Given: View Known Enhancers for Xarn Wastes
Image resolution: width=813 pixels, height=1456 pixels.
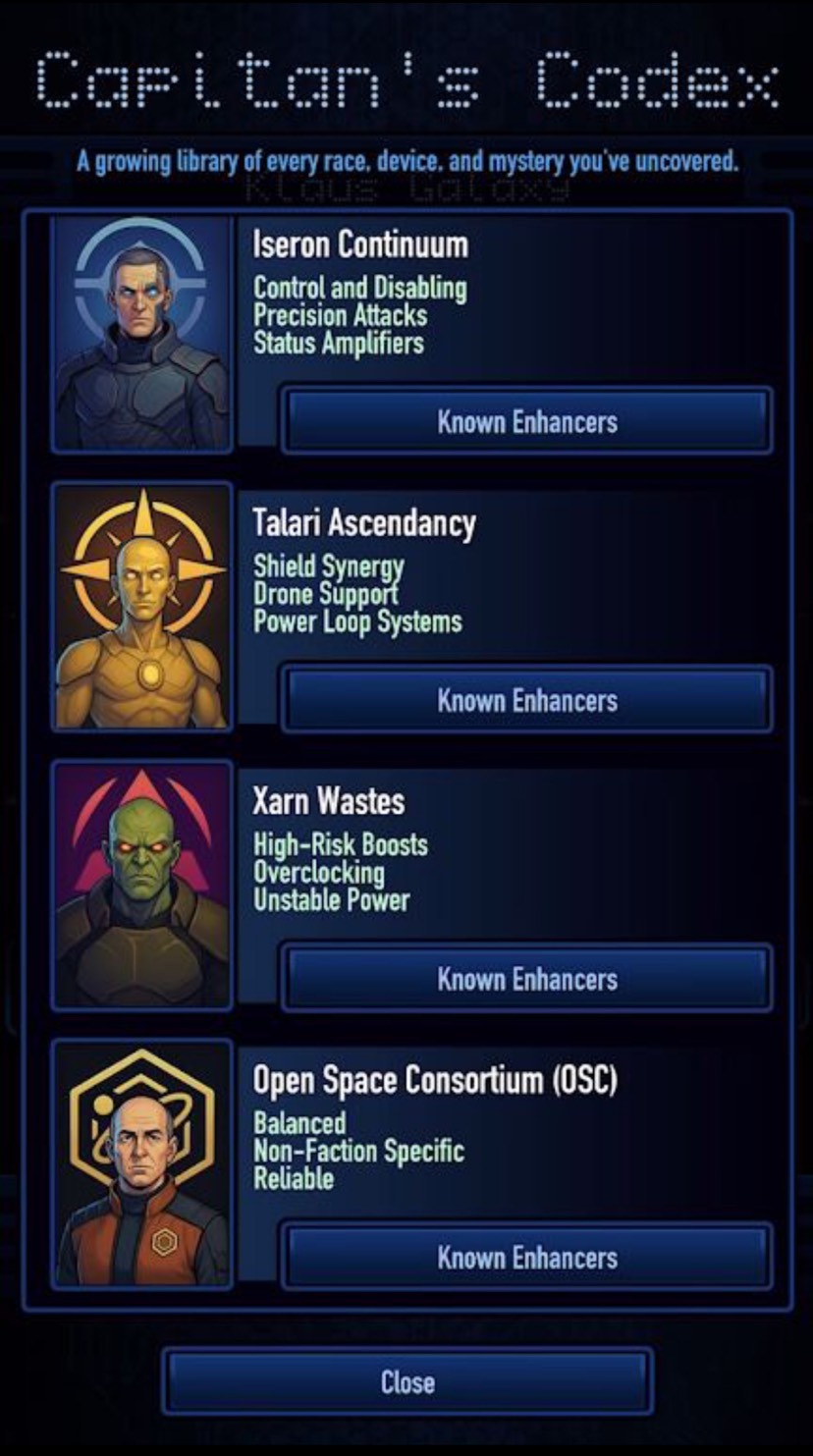Looking at the screenshot, I should point(527,979).
